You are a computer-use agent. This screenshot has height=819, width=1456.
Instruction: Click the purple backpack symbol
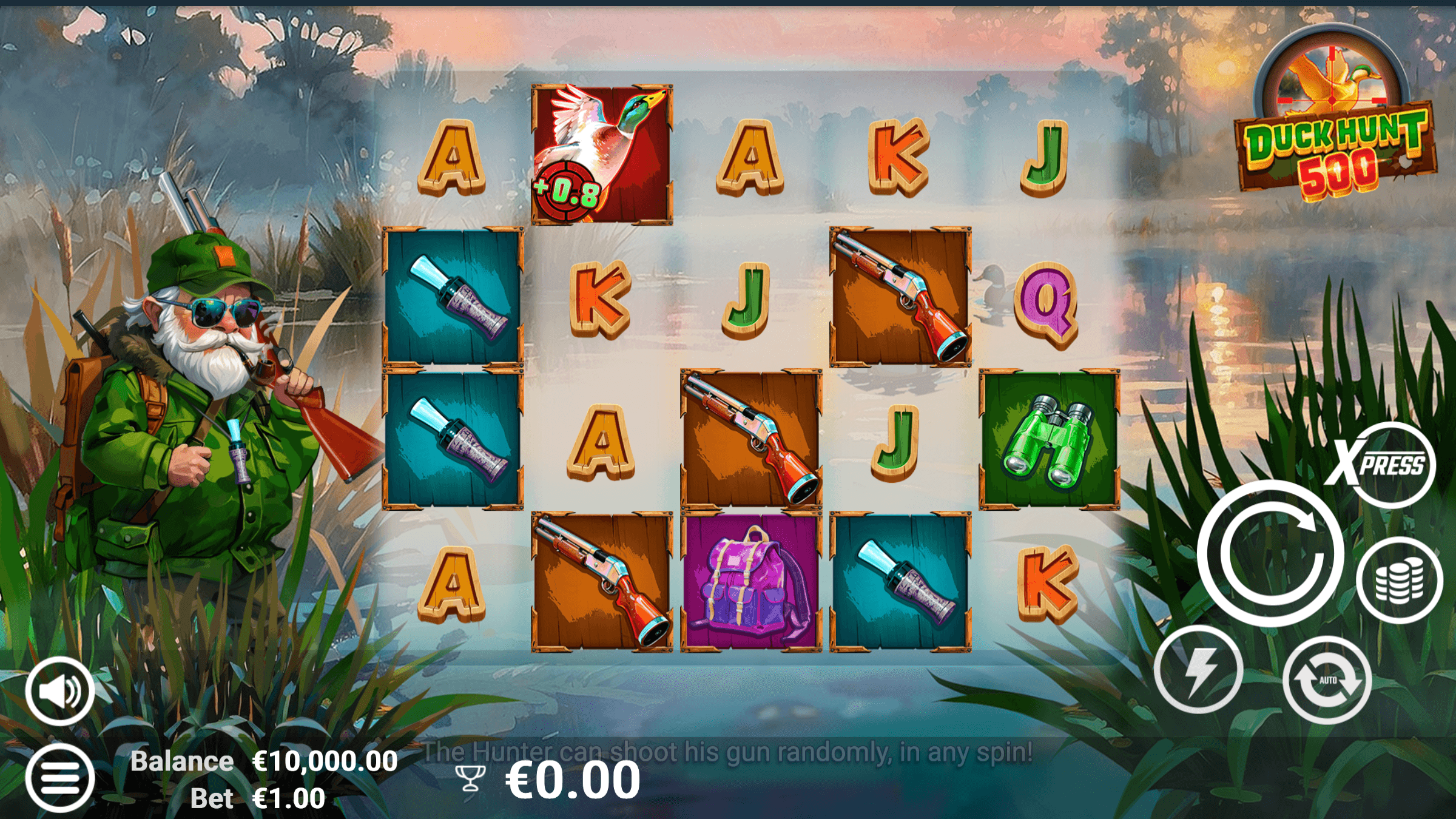click(x=752, y=582)
